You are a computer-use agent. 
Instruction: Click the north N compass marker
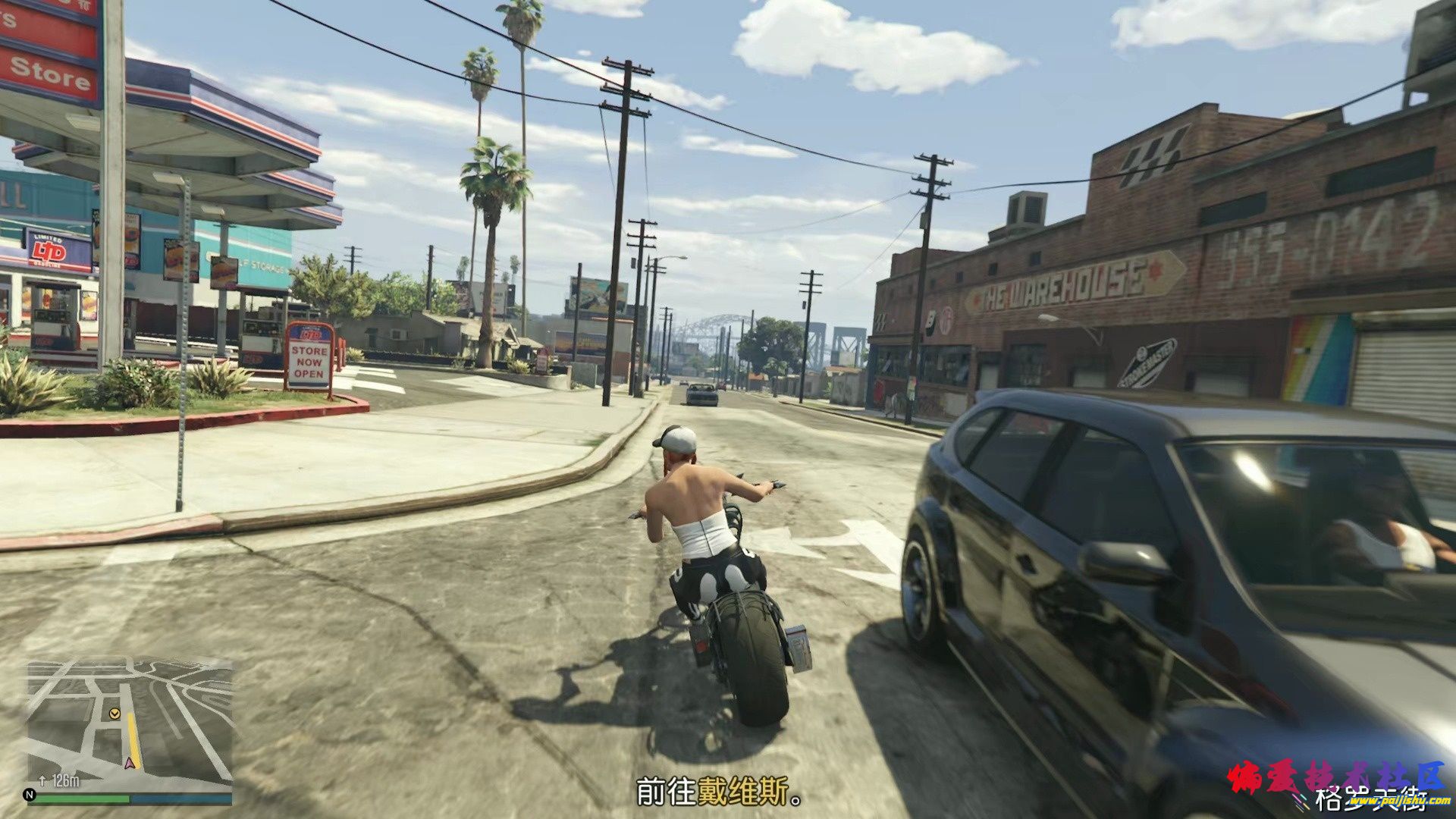point(30,795)
